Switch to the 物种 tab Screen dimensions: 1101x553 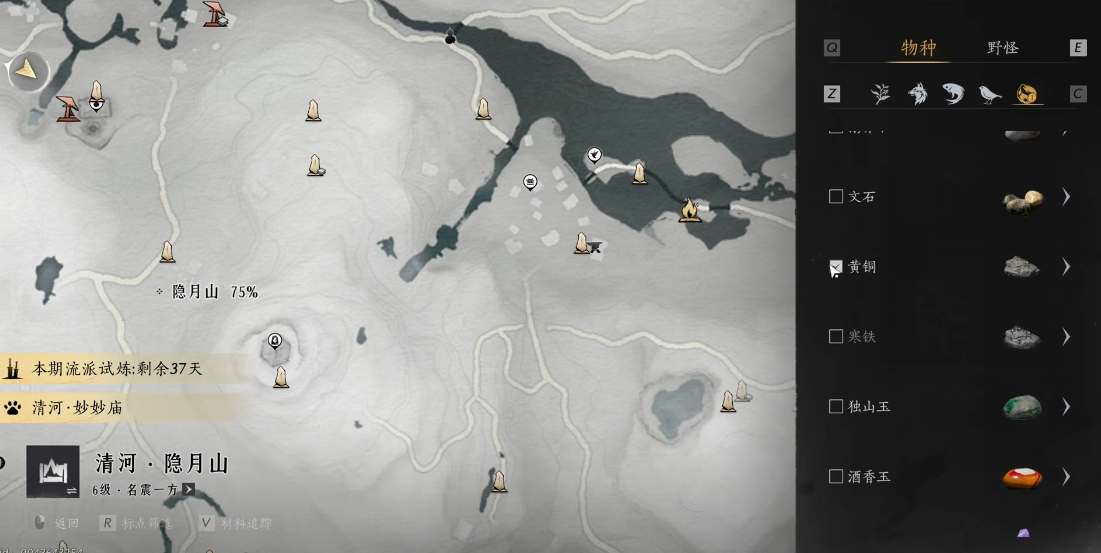click(918, 48)
